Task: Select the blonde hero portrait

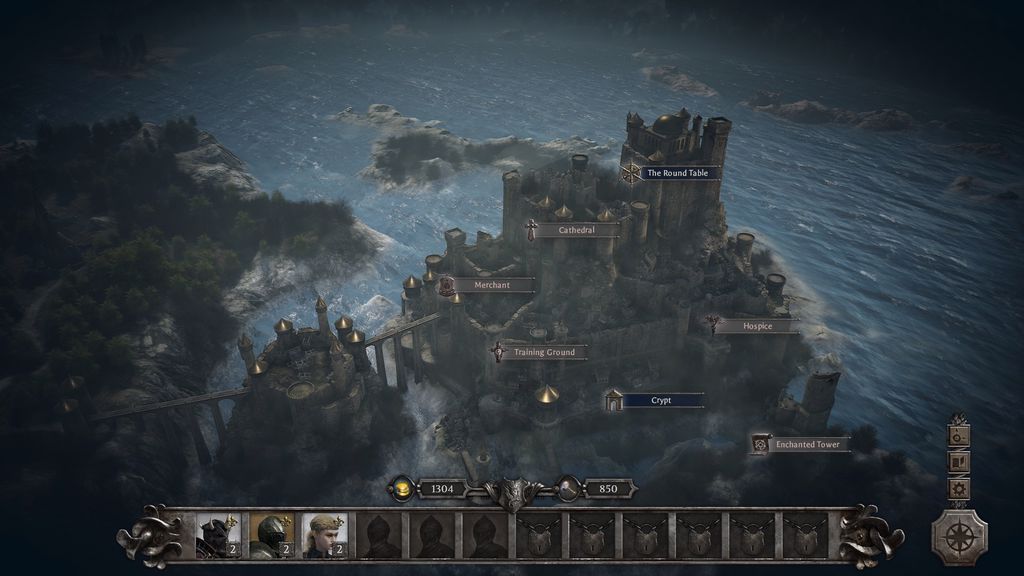Action: point(326,536)
